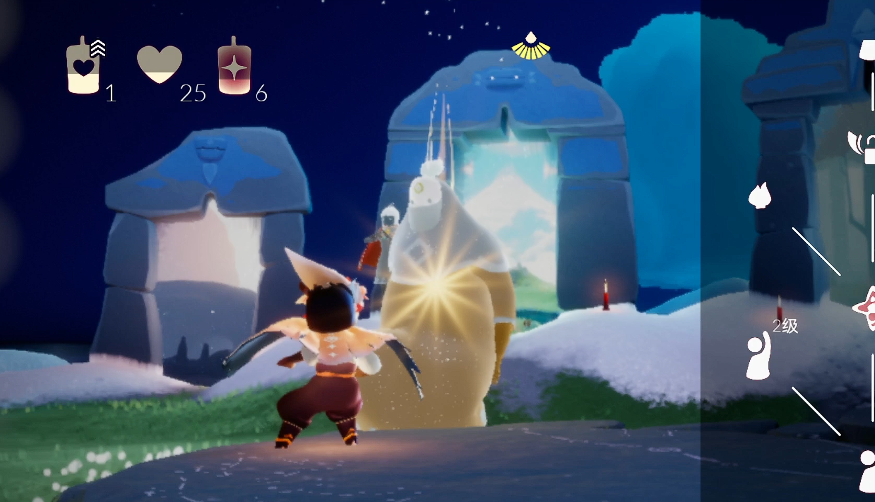
Task: Tap the flame icon in the emote panel
Action: click(758, 195)
